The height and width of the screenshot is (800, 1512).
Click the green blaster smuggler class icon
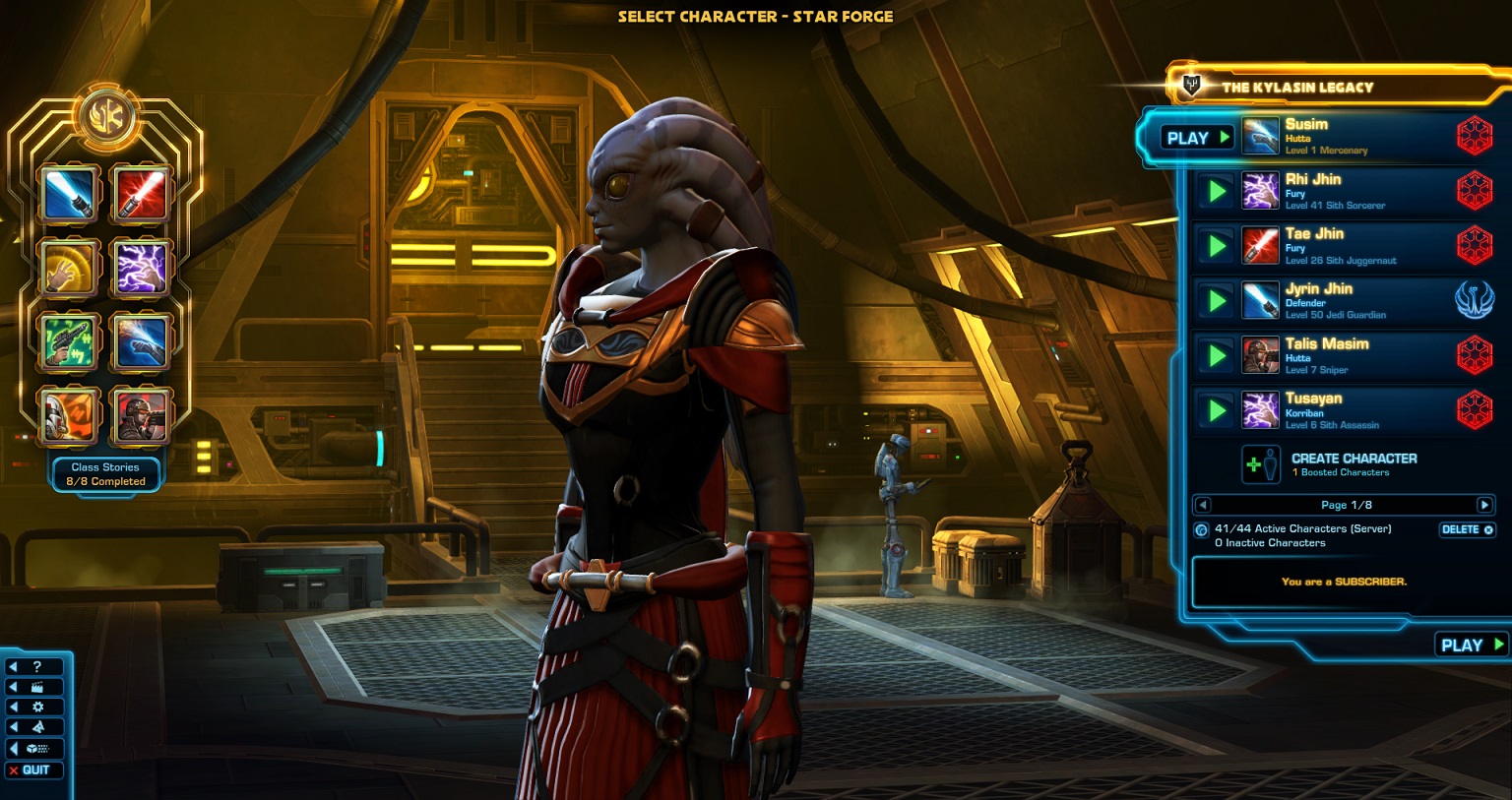[x=70, y=341]
